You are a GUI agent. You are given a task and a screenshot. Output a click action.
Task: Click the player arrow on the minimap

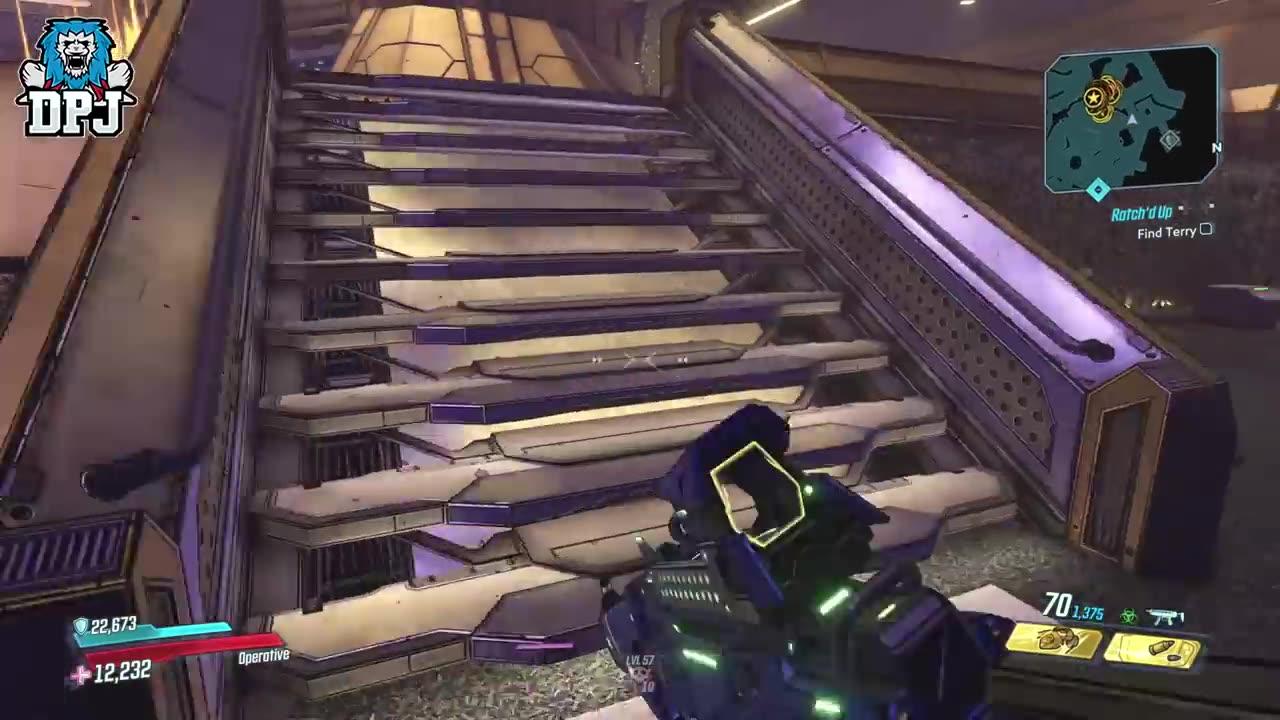click(1132, 119)
